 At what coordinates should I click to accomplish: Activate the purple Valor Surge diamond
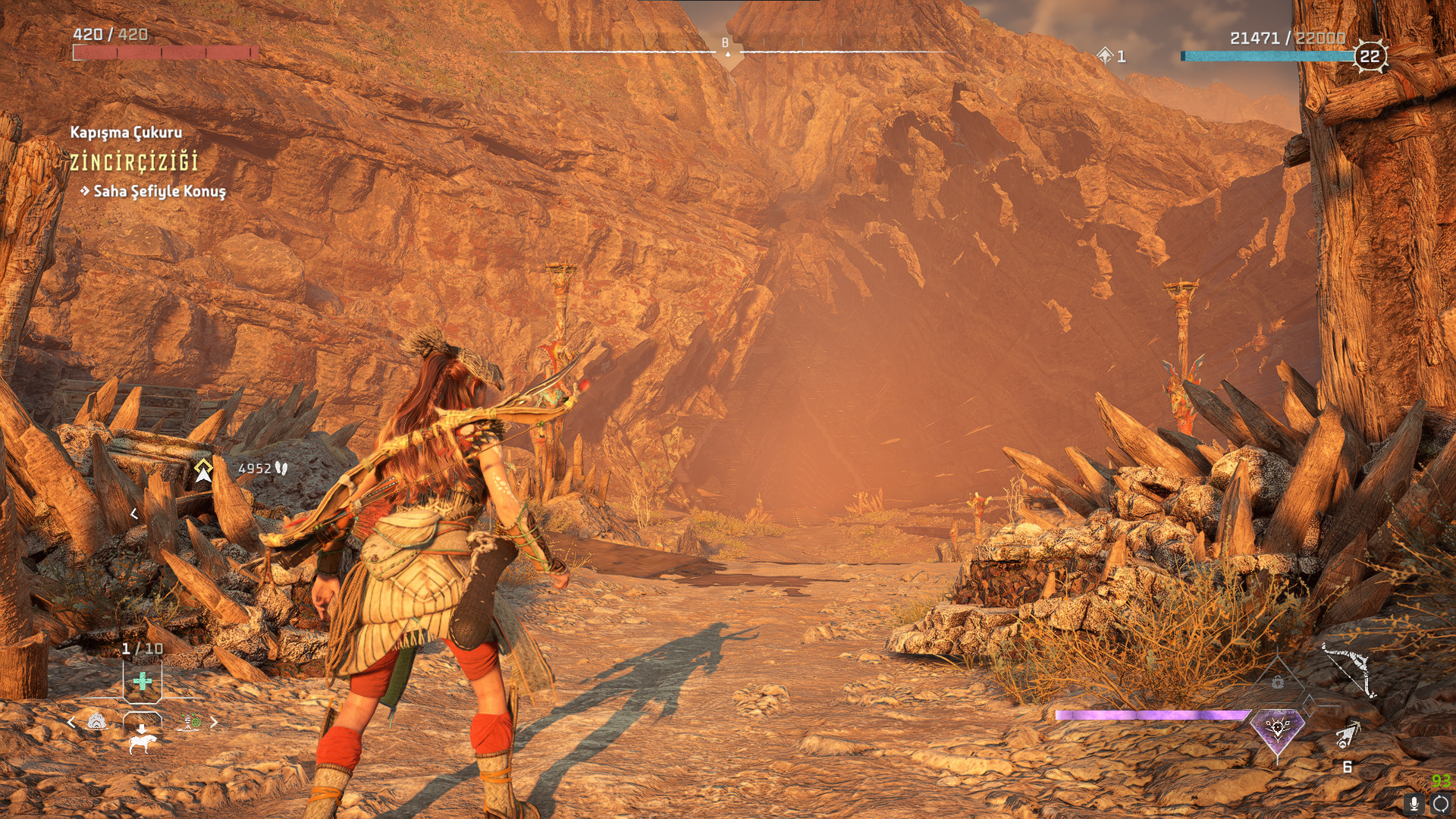(x=1277, y=730)
